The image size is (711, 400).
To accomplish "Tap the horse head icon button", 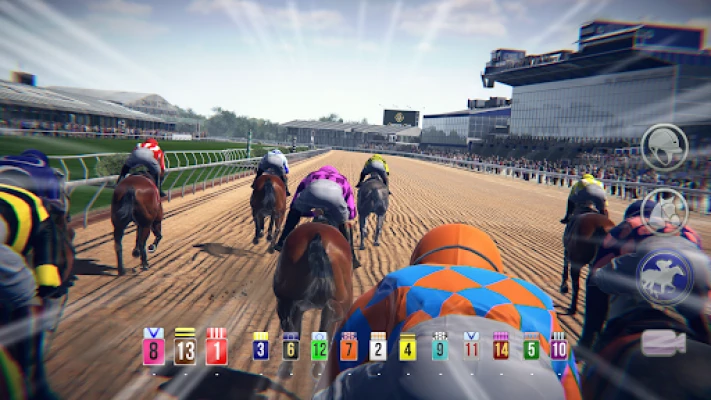I will [x=664, y=211].
